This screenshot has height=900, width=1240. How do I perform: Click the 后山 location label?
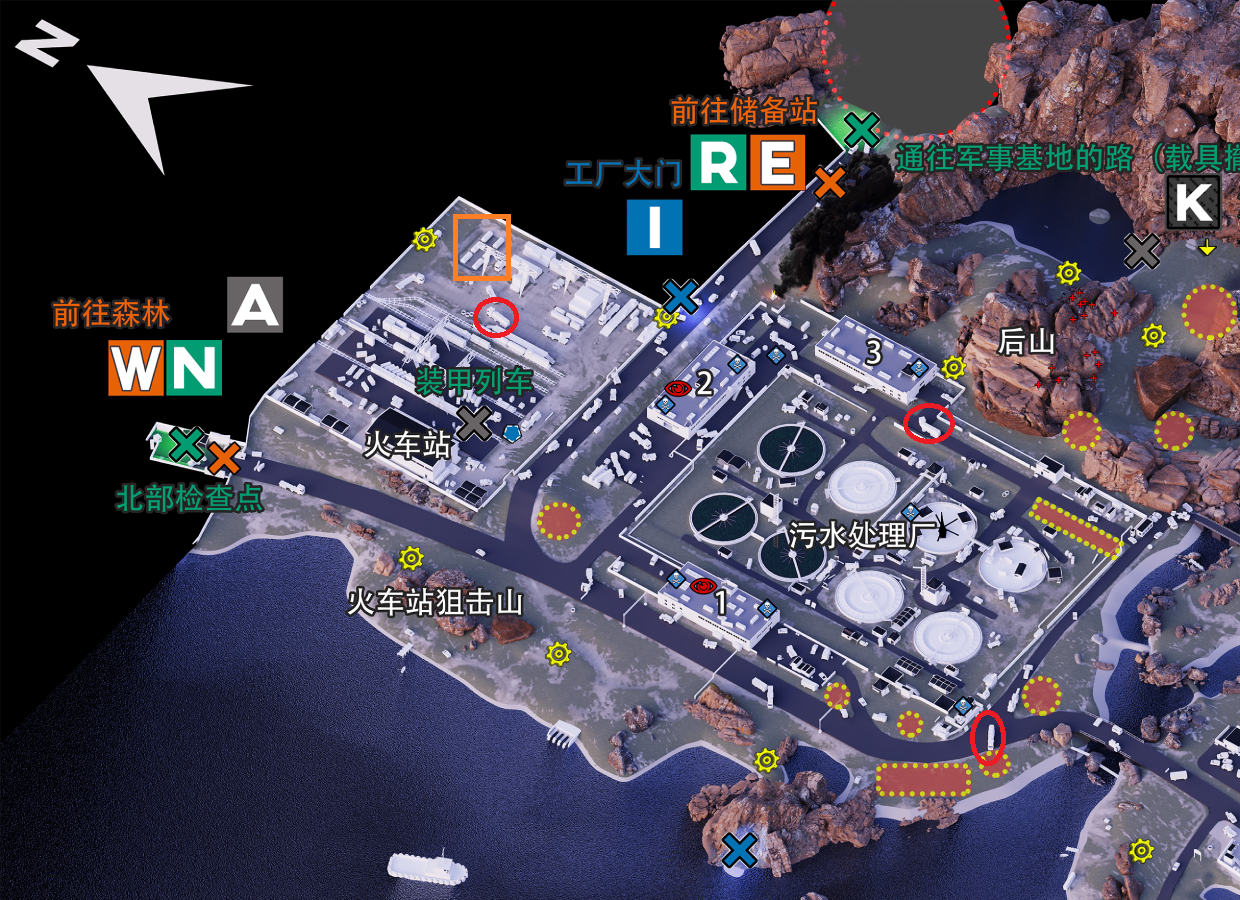pos(1027,342)
